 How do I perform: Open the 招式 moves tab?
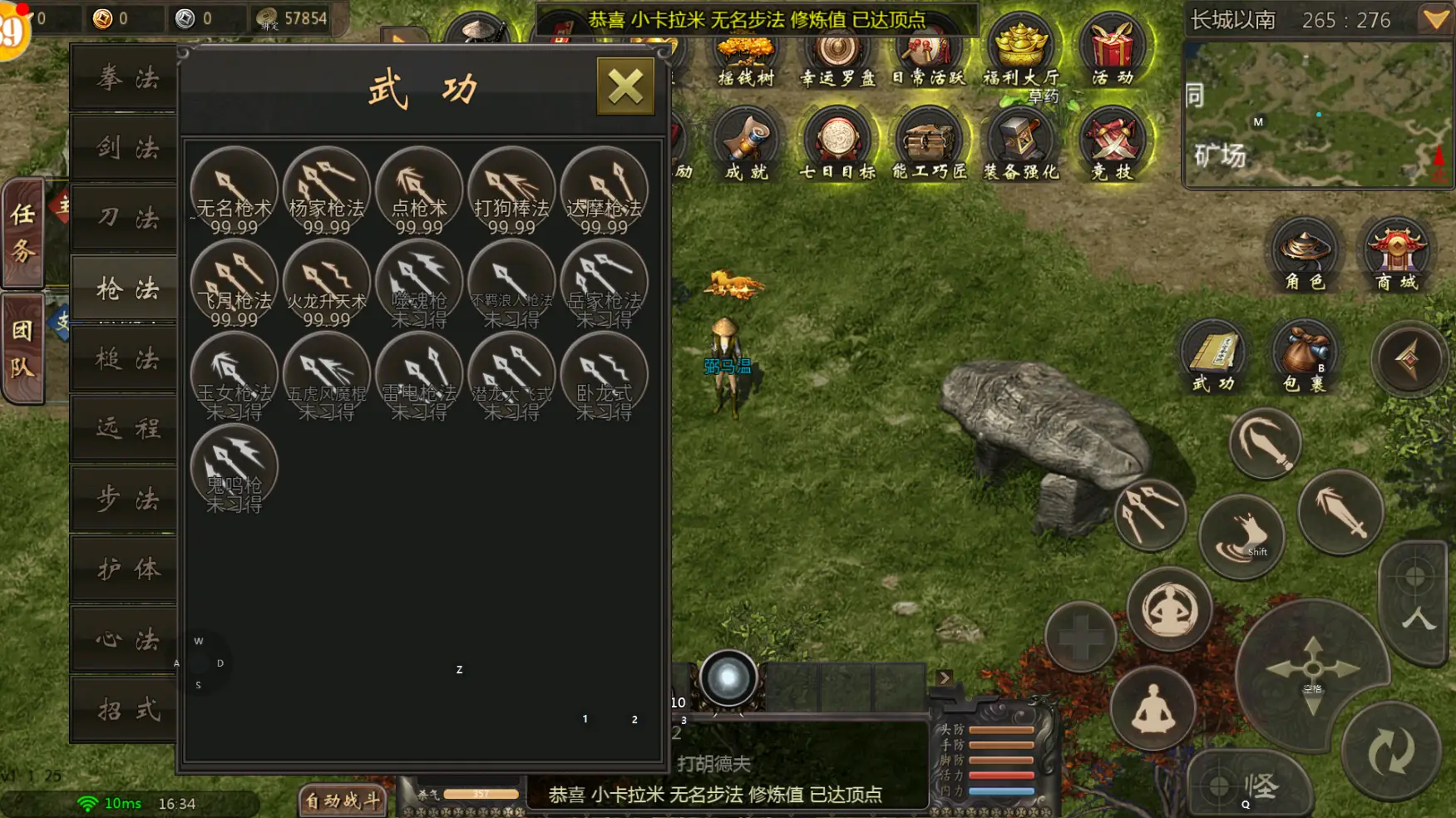click(126, 709)
